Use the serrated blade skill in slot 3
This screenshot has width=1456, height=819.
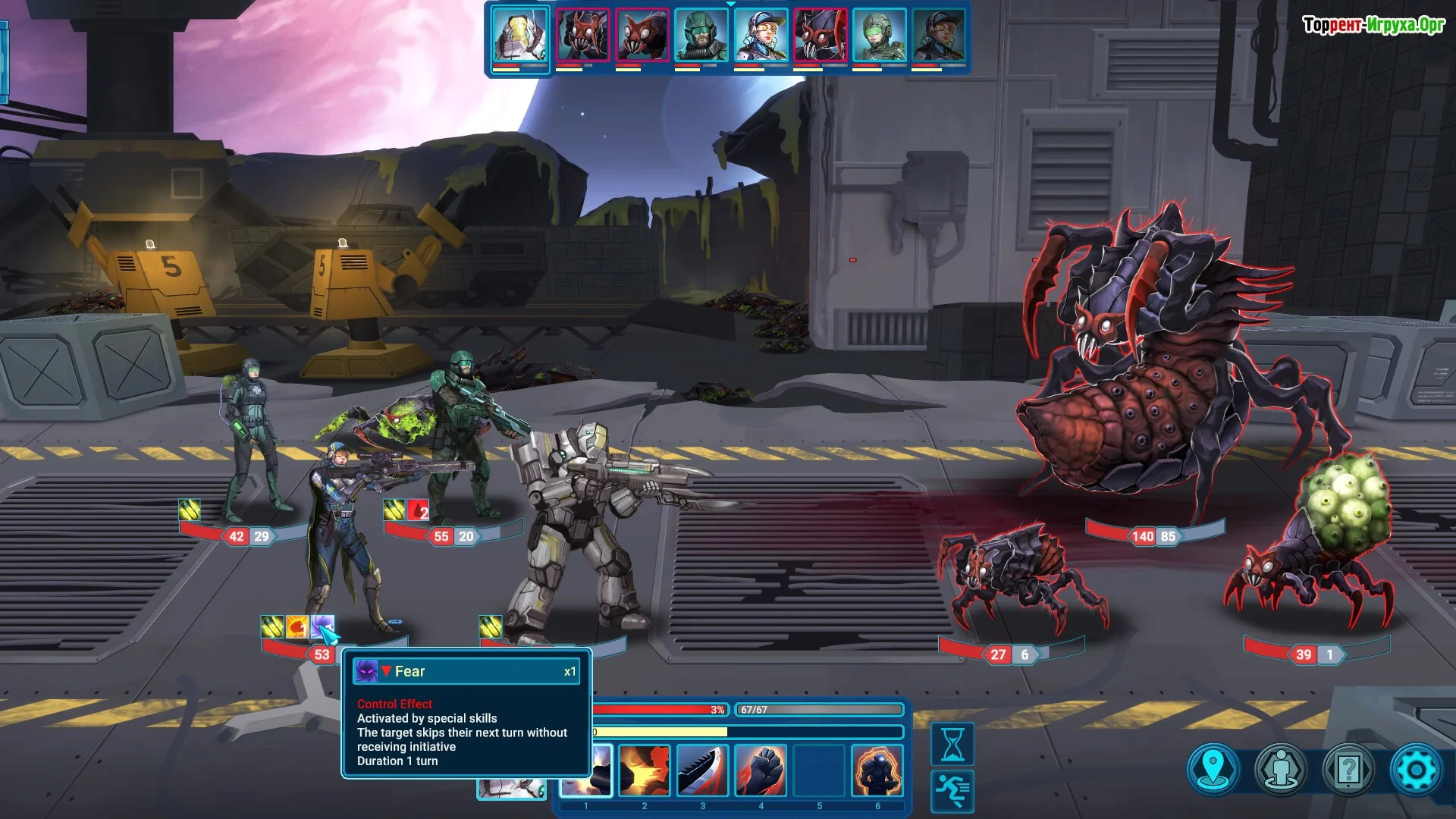tap(703, 770)
